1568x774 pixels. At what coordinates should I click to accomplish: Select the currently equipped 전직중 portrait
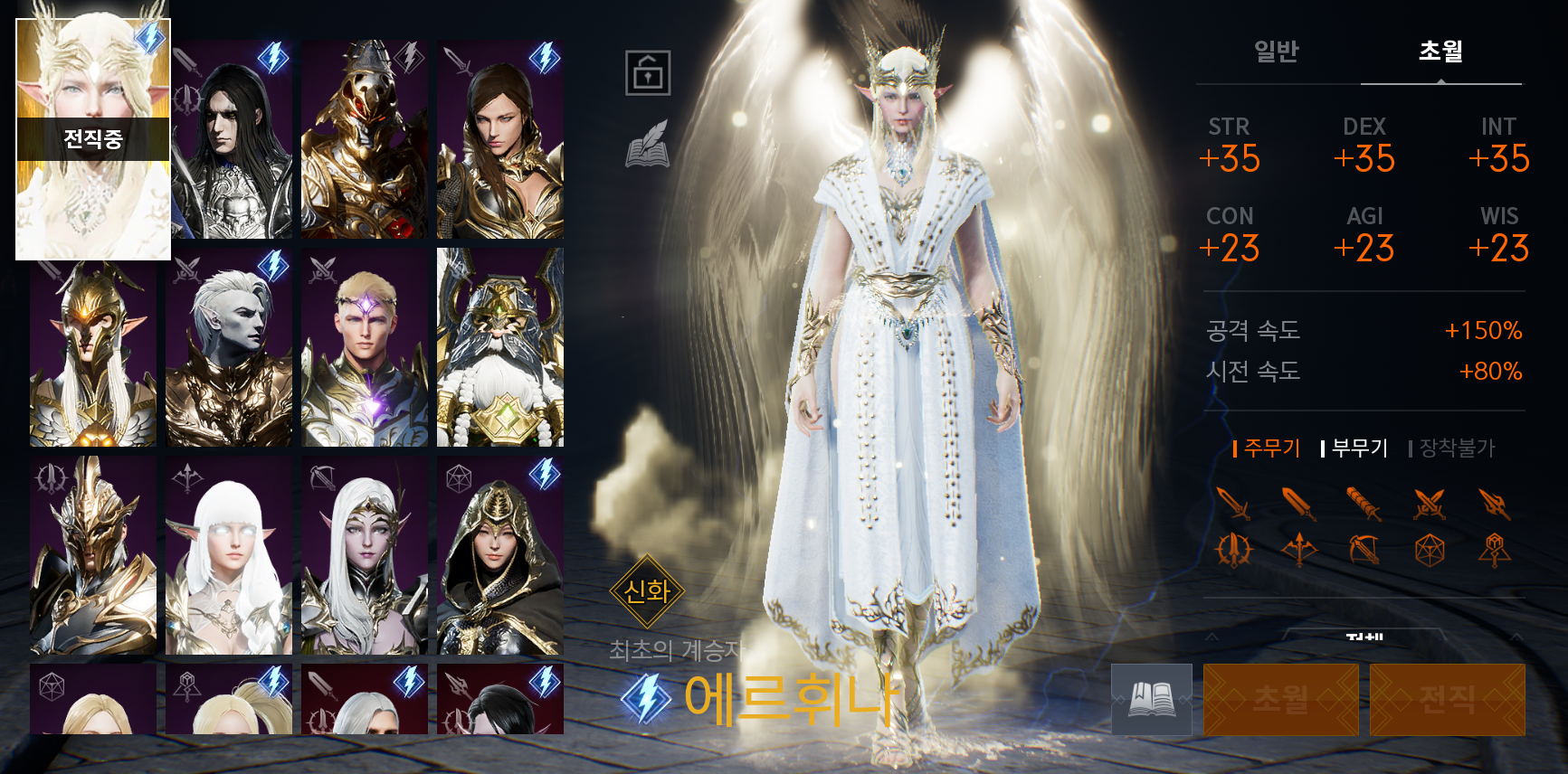click(x=93, y=139)
